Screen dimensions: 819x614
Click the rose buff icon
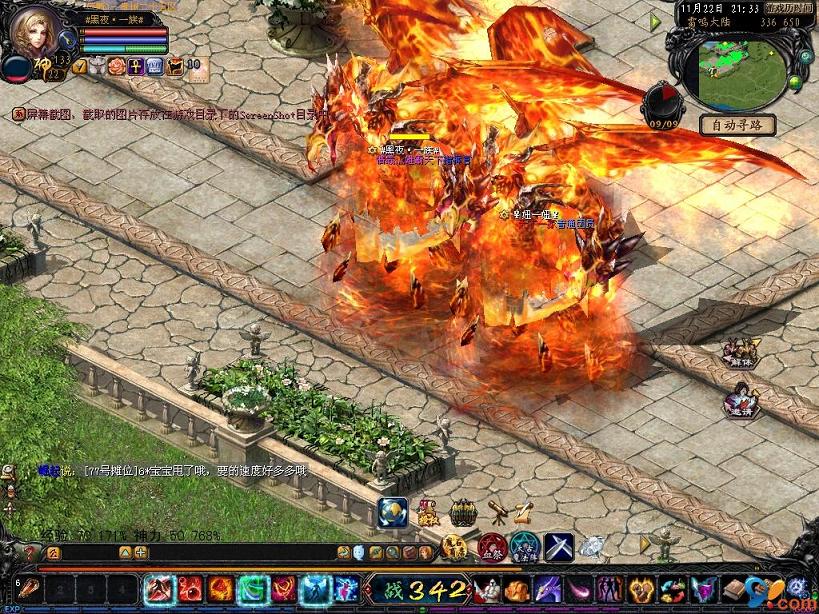point(116,66)
